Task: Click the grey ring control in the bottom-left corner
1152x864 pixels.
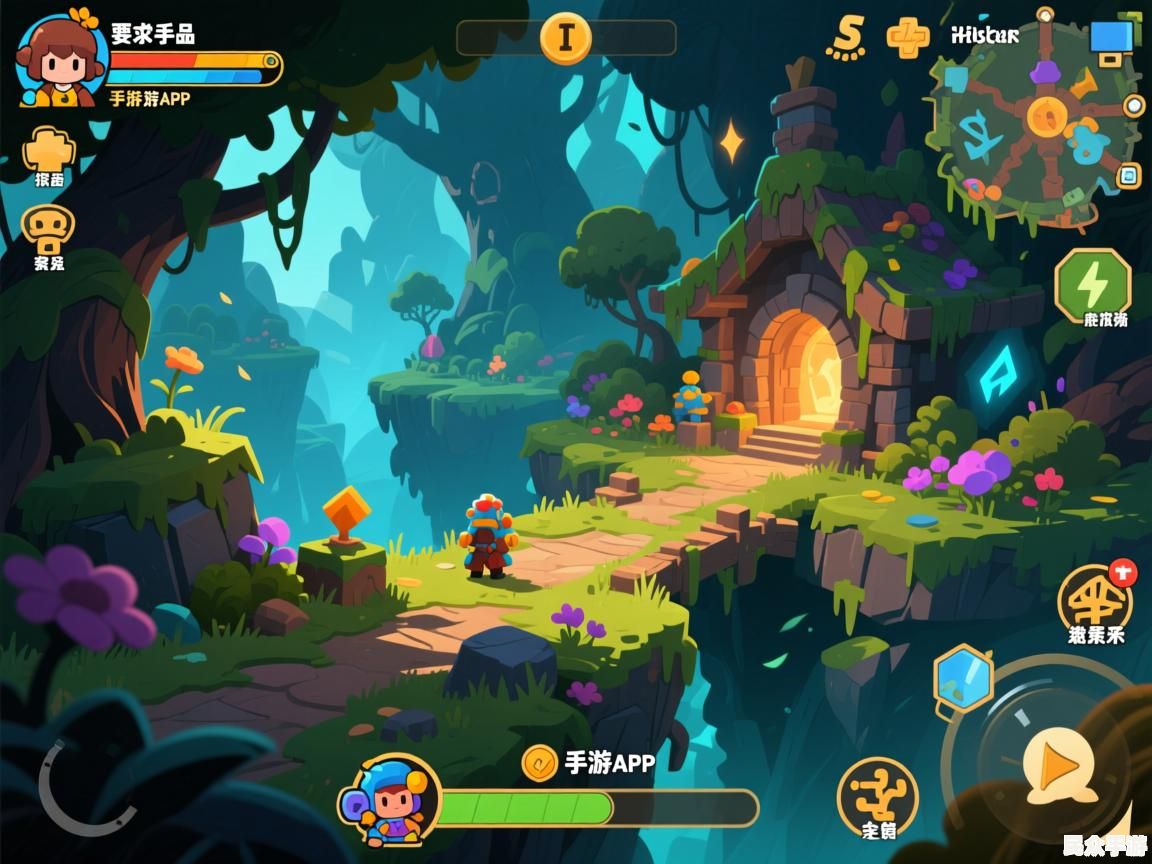Action: tap(82, 789)
